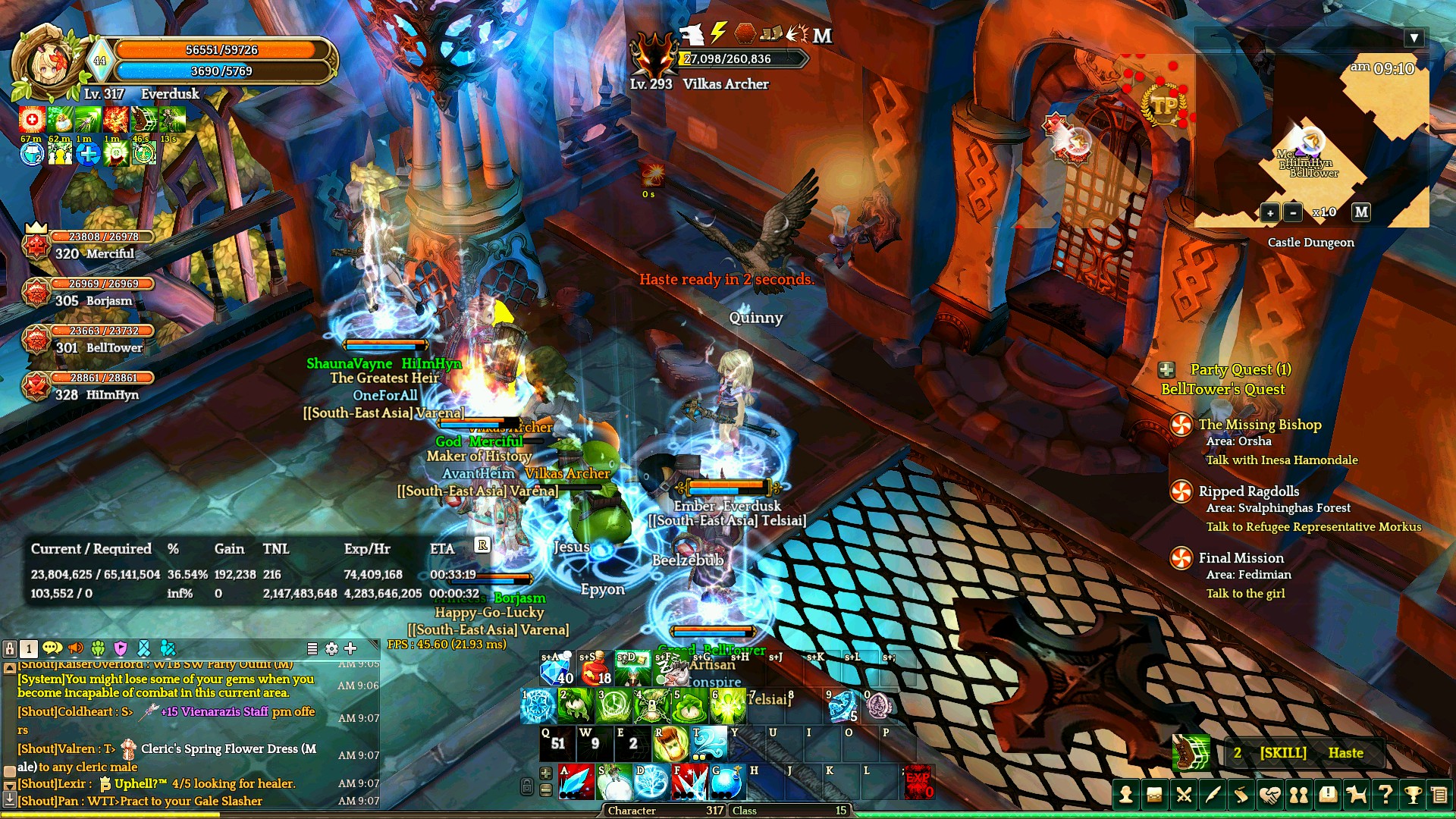
Task: Open the inventory bag menu icon
Action: (1155, 795)
